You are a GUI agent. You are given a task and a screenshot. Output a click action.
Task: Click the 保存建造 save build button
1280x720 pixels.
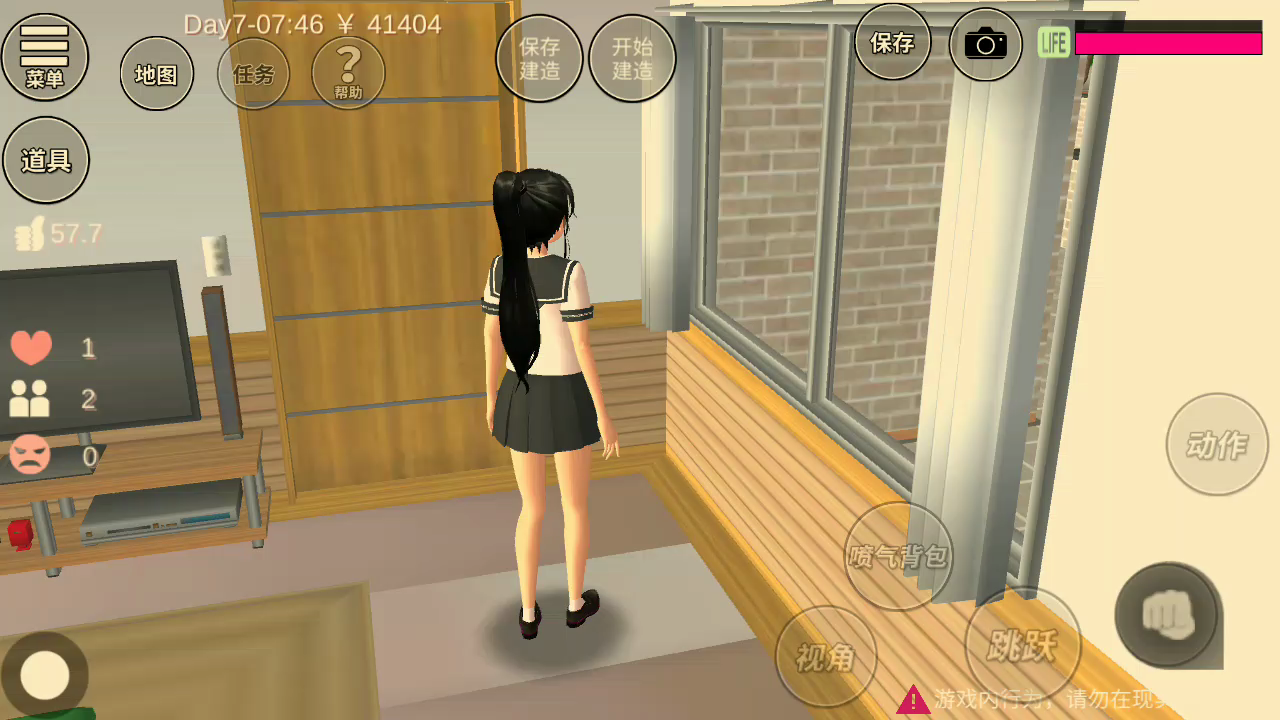[x=539, y=58]
